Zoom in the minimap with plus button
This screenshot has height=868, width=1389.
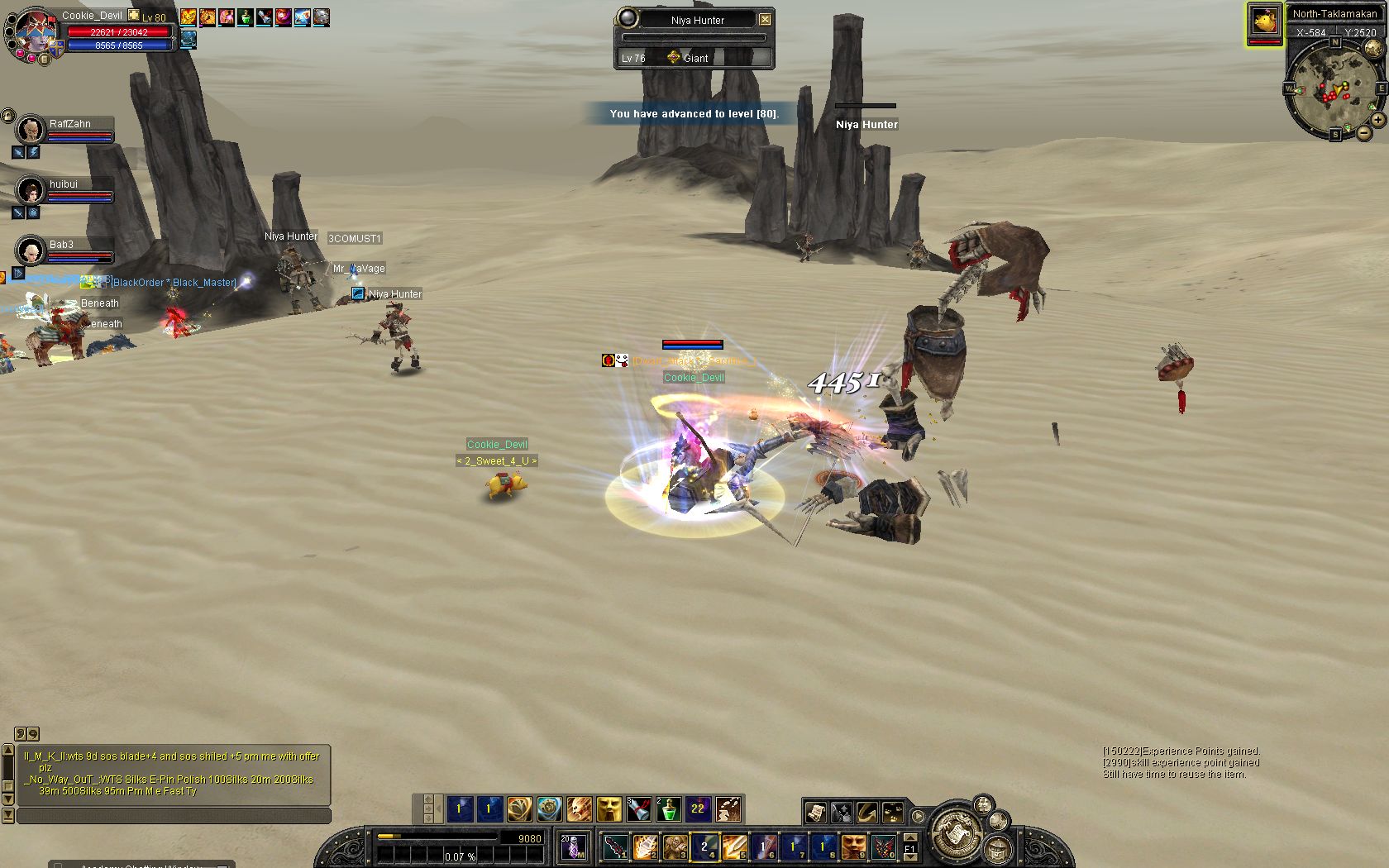click(x=1377, y=121)
